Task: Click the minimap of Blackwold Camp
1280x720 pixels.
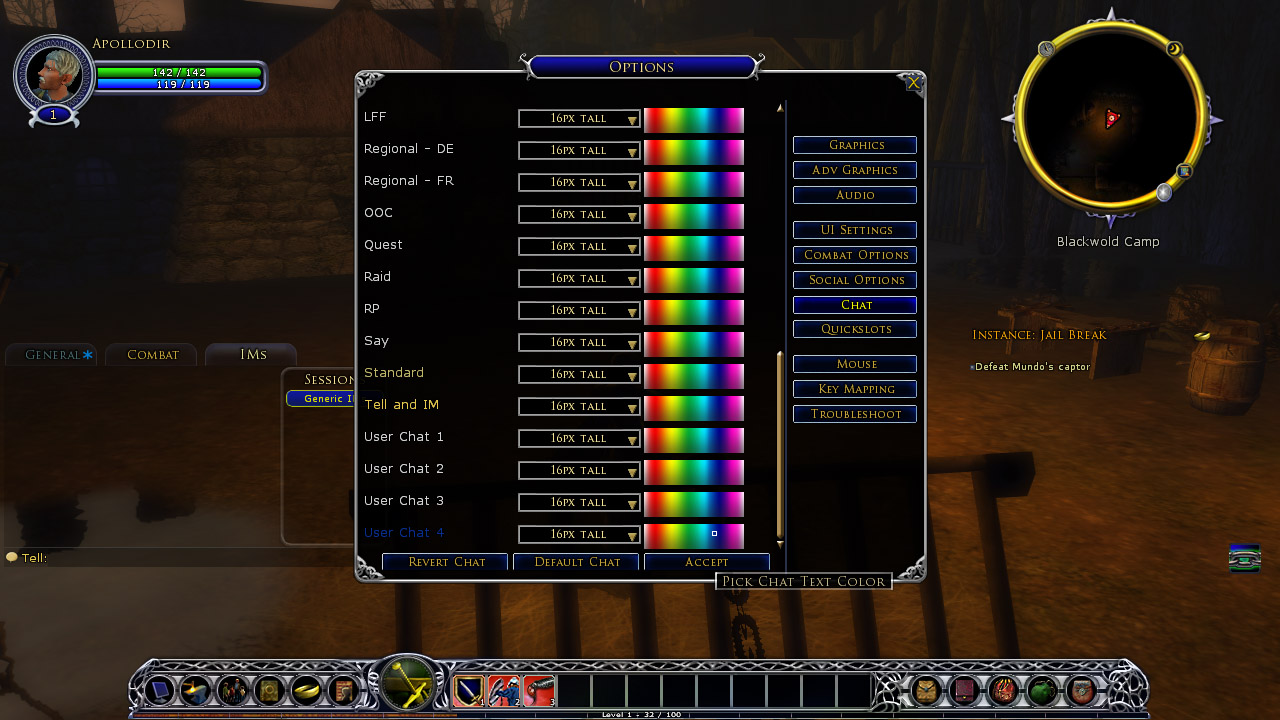Action: point(1109,119)
